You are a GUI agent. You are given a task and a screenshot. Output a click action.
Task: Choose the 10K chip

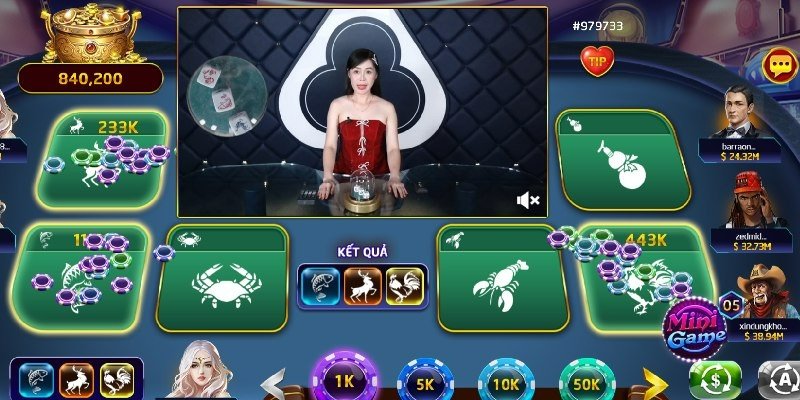click(506, 383)
